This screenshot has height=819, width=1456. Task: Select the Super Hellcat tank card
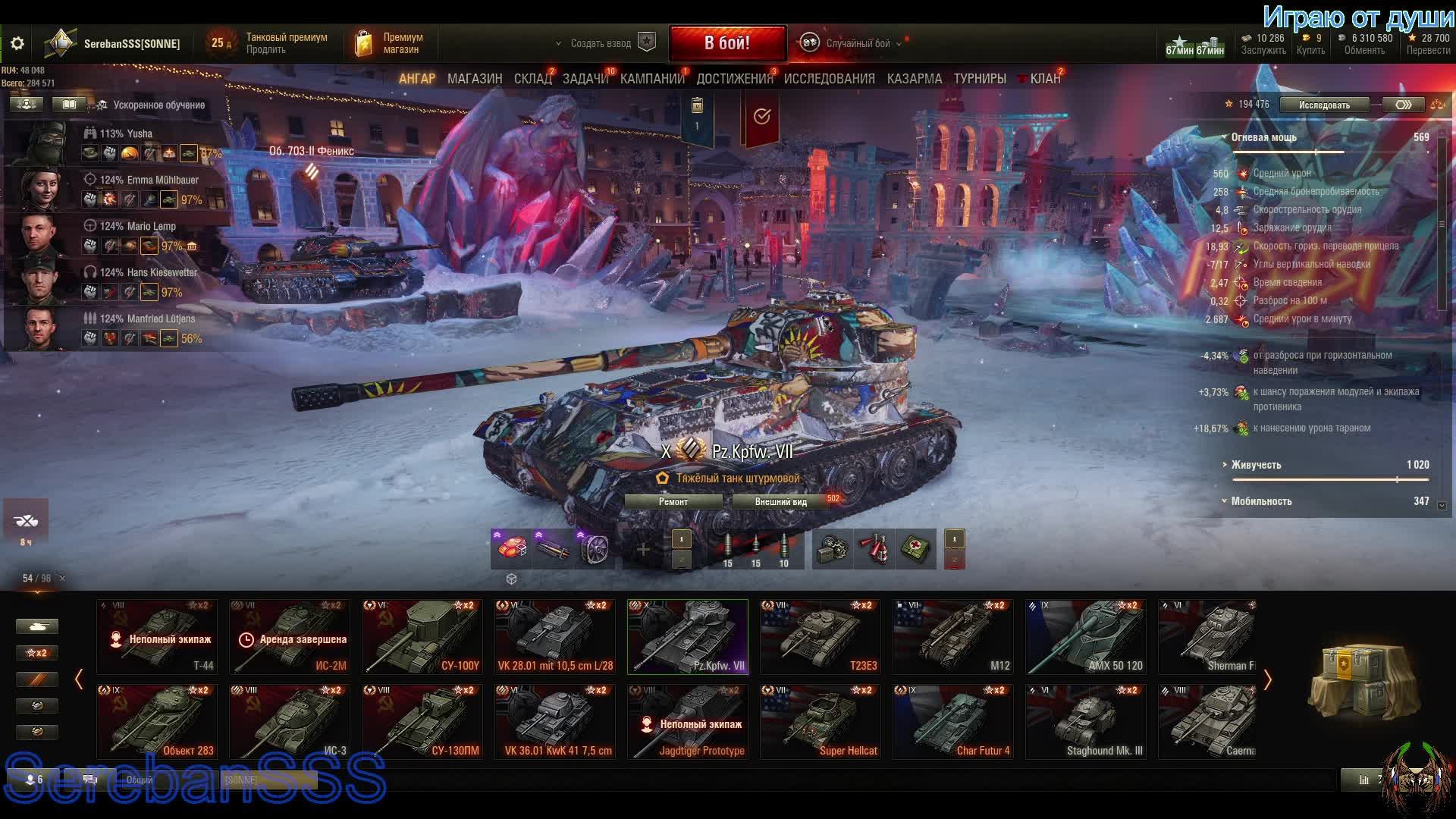pos(820,722)
